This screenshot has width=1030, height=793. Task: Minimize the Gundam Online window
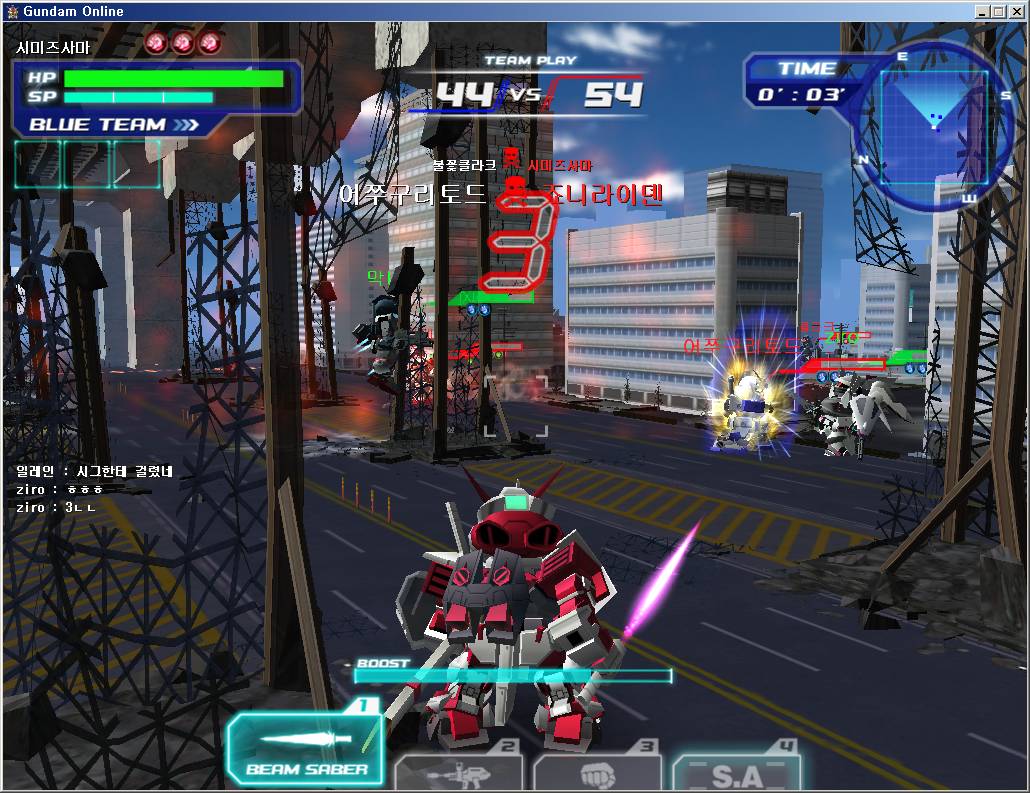983,11
